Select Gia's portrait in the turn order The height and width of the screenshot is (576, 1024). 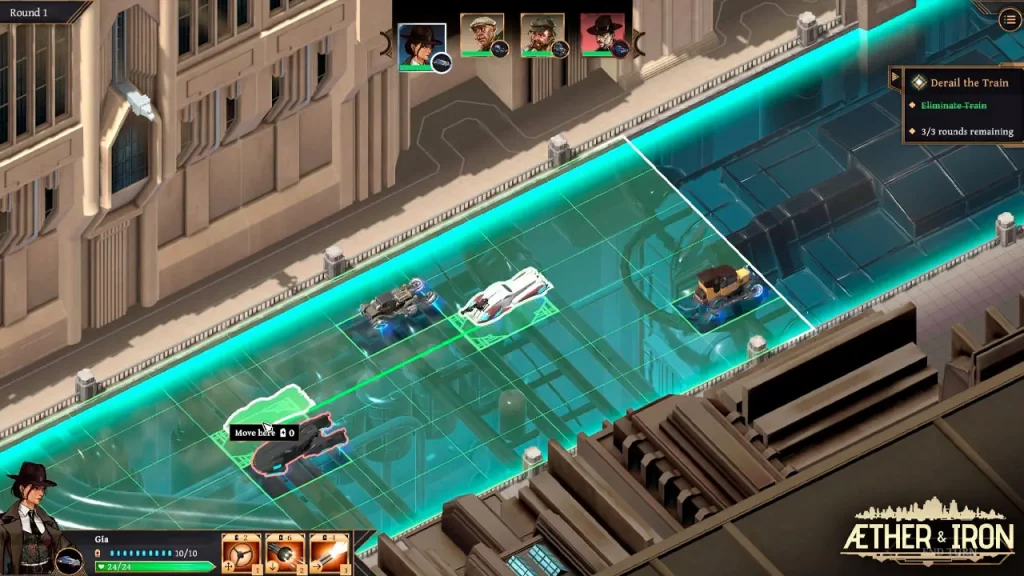coord(421,44)
